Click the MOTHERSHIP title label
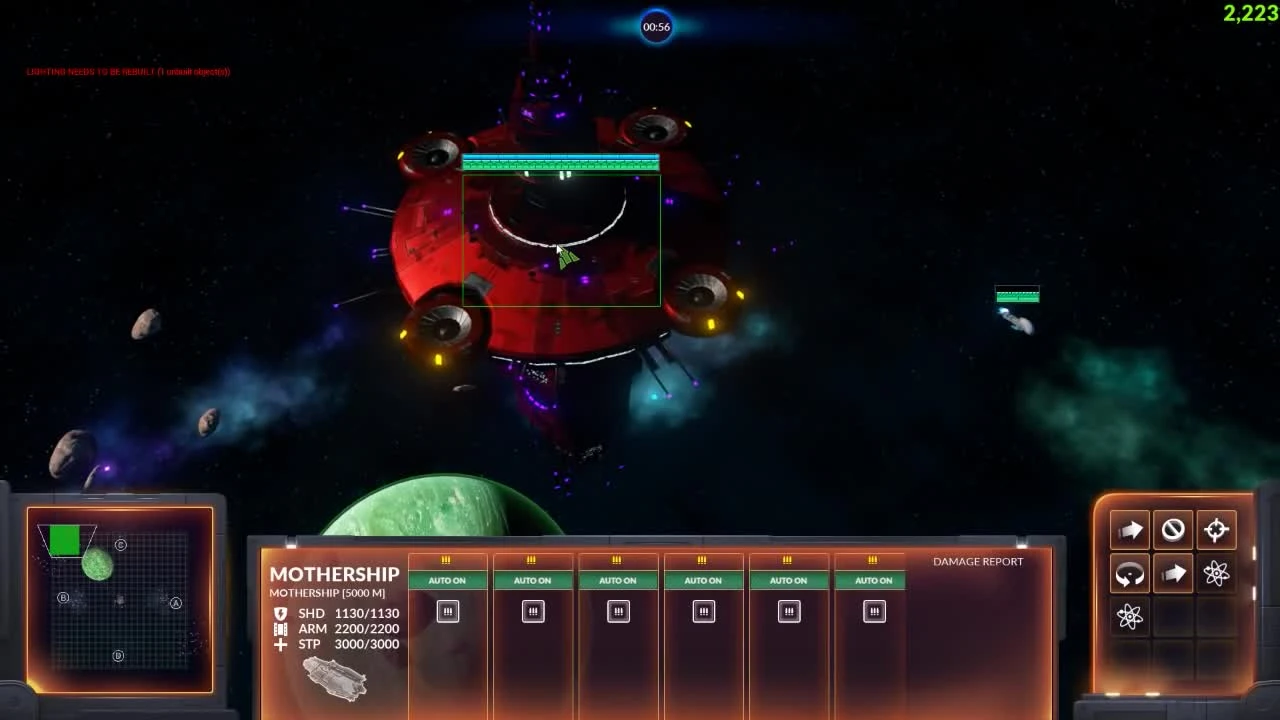1280x720 pixels. (x=334, y=574)
